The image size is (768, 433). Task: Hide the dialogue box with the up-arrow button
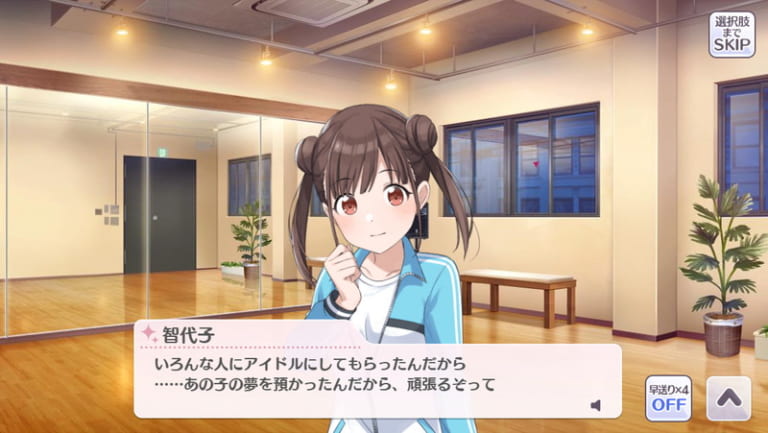[728, 398]
